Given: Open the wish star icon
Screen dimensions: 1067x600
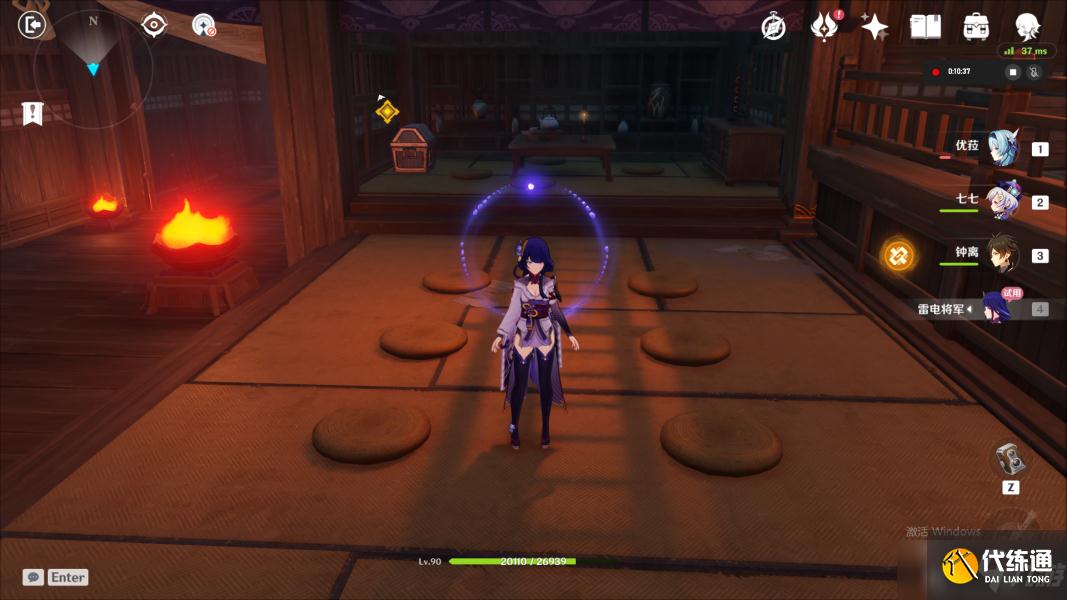Looking at the screenshot, I should [874, 27].
